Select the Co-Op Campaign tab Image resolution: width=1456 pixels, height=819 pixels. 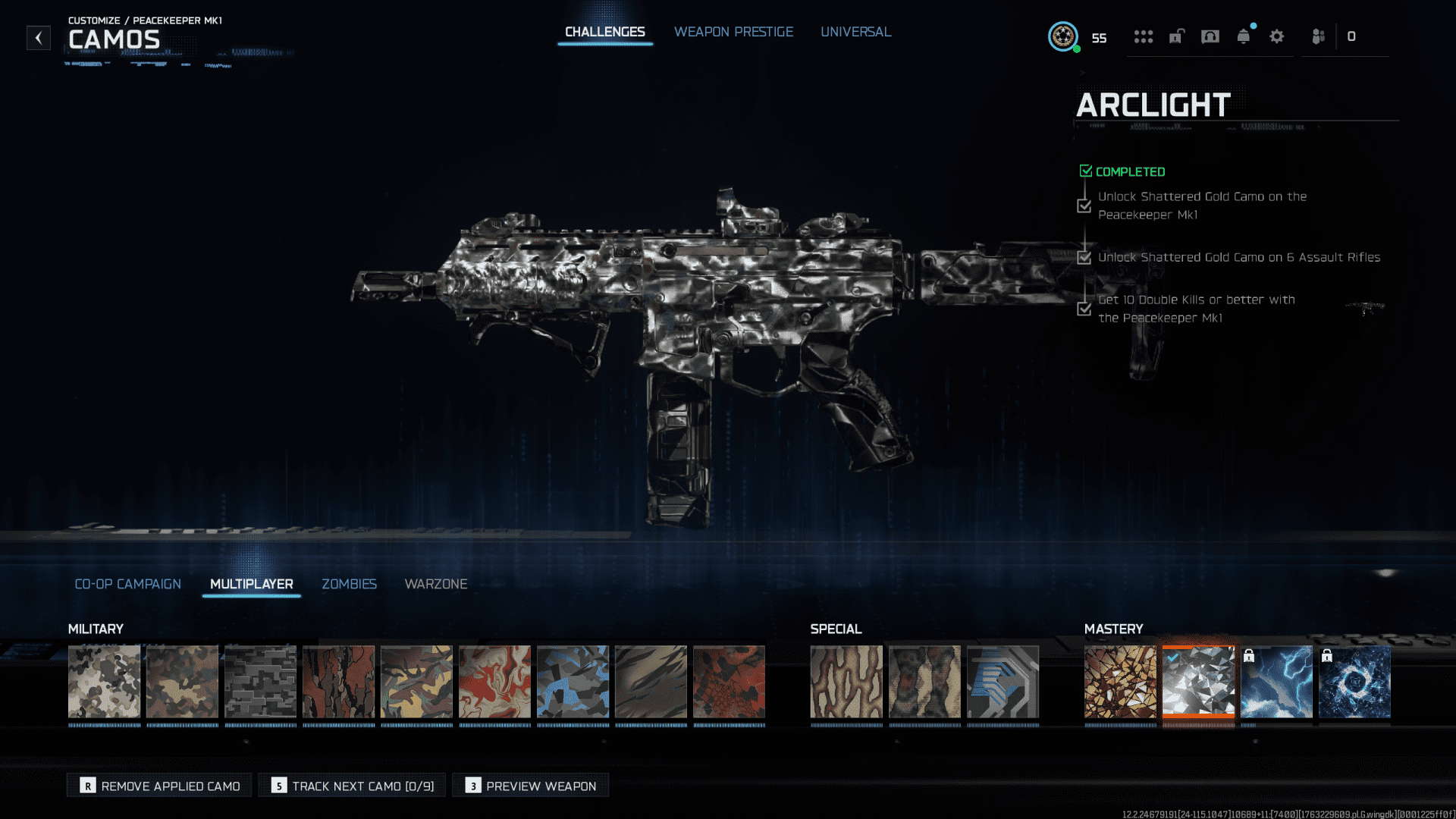(x=127, y=584)
